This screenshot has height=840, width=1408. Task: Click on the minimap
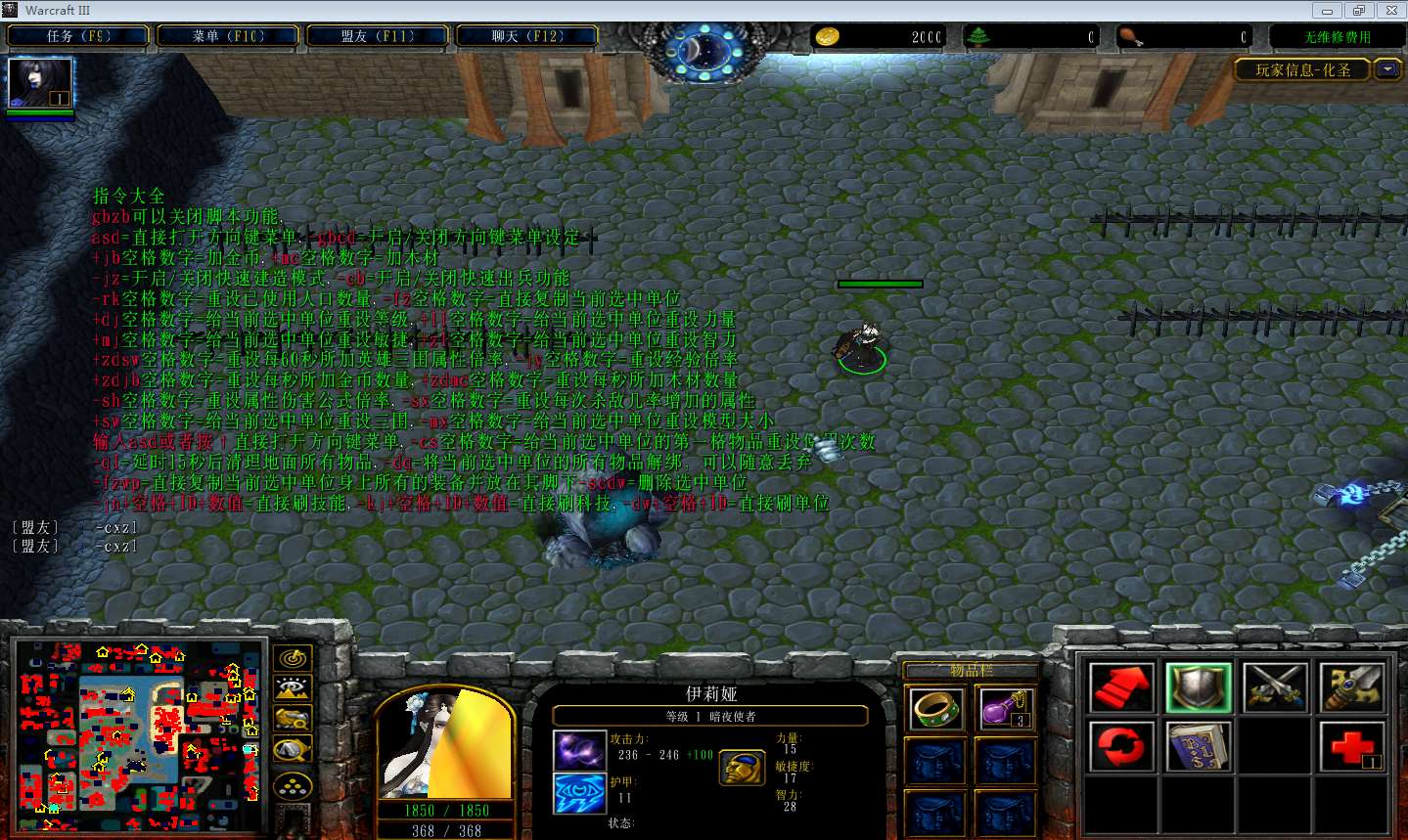click(x=140, y=727)
